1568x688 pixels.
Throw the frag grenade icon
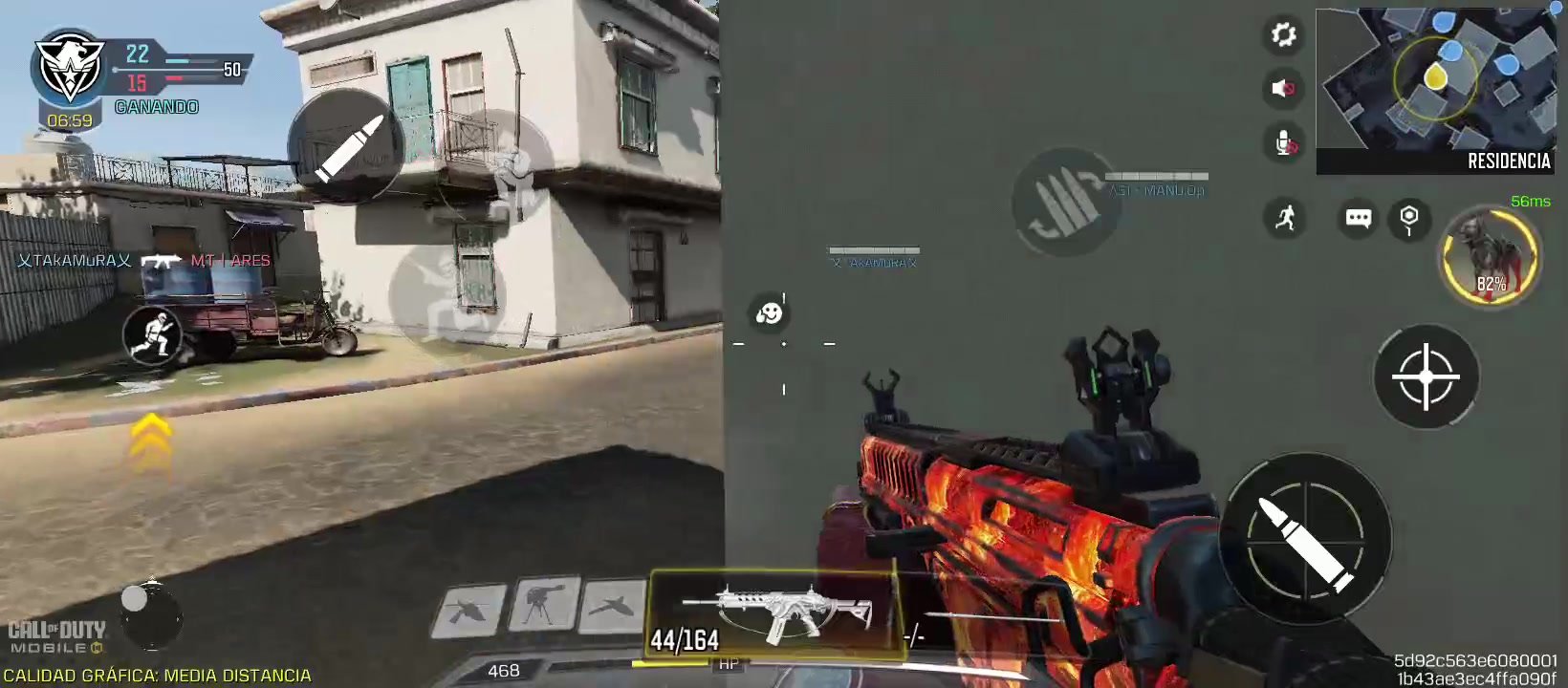[x=1408, y=219]
